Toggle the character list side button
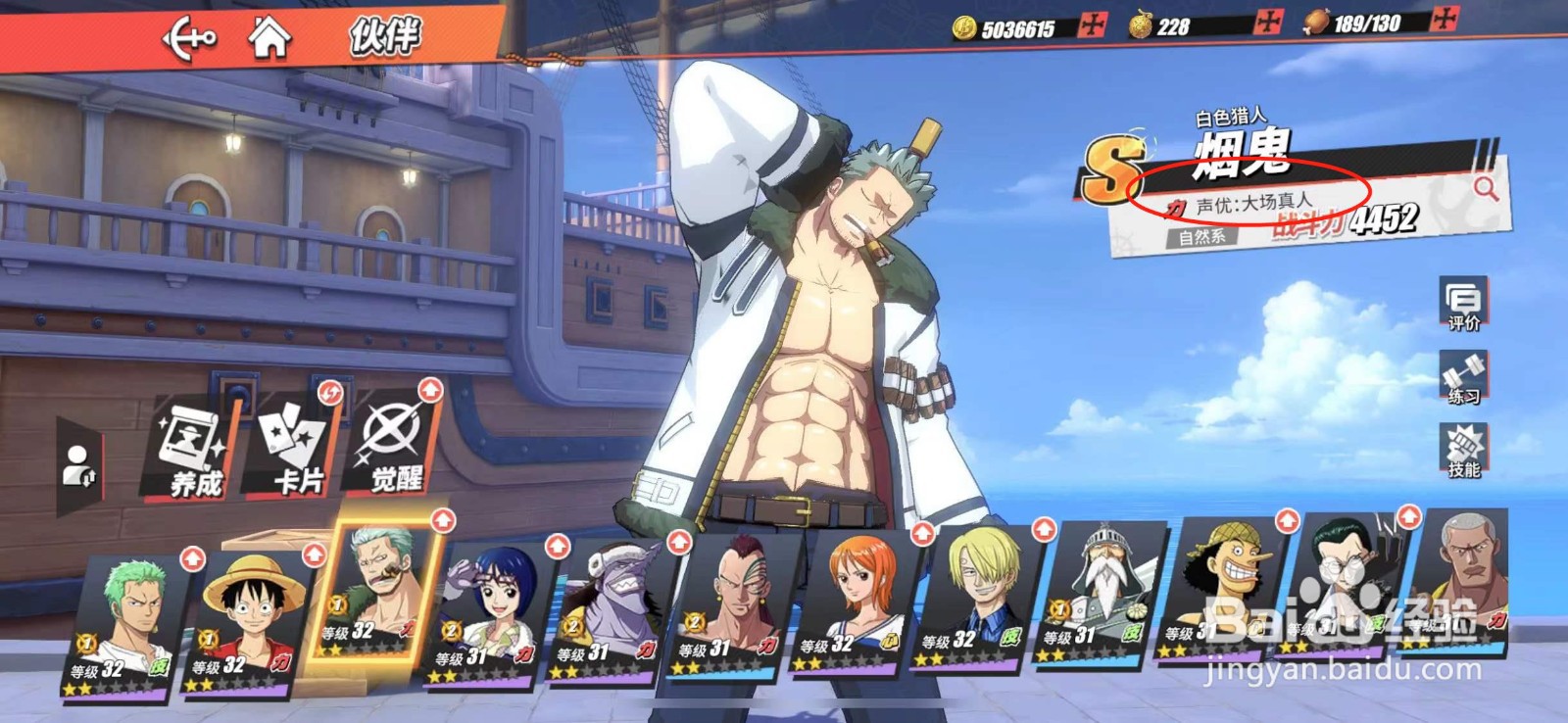This screenshot has height=723, width=1568. pyautogui.click(x=78, y=467)
